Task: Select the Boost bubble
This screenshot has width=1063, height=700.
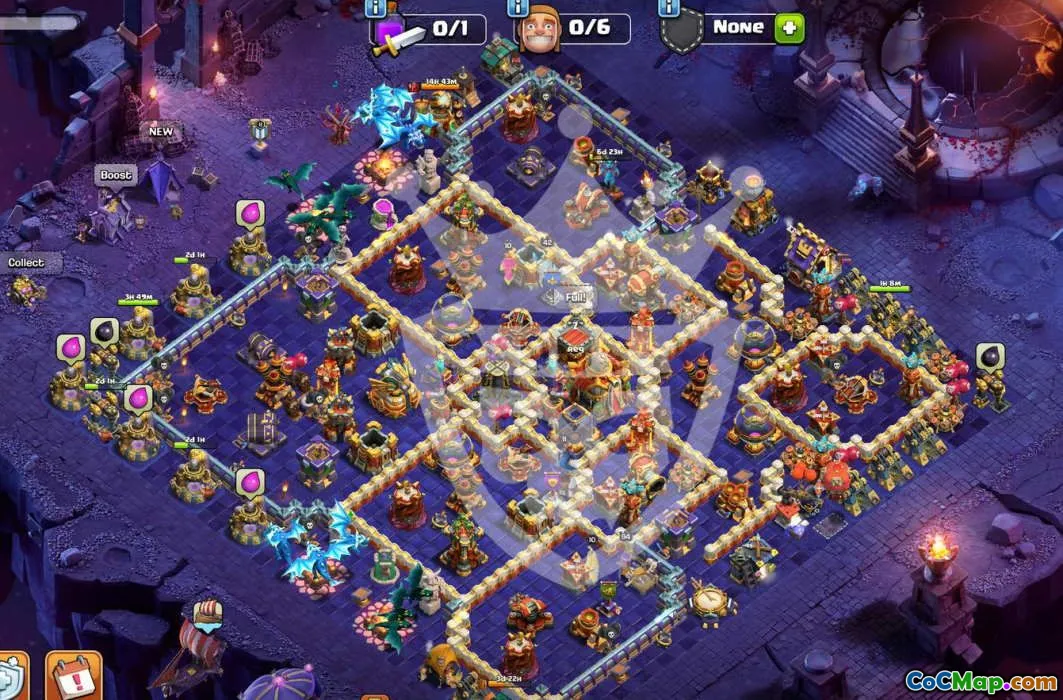Action: (x=116, y=175)
